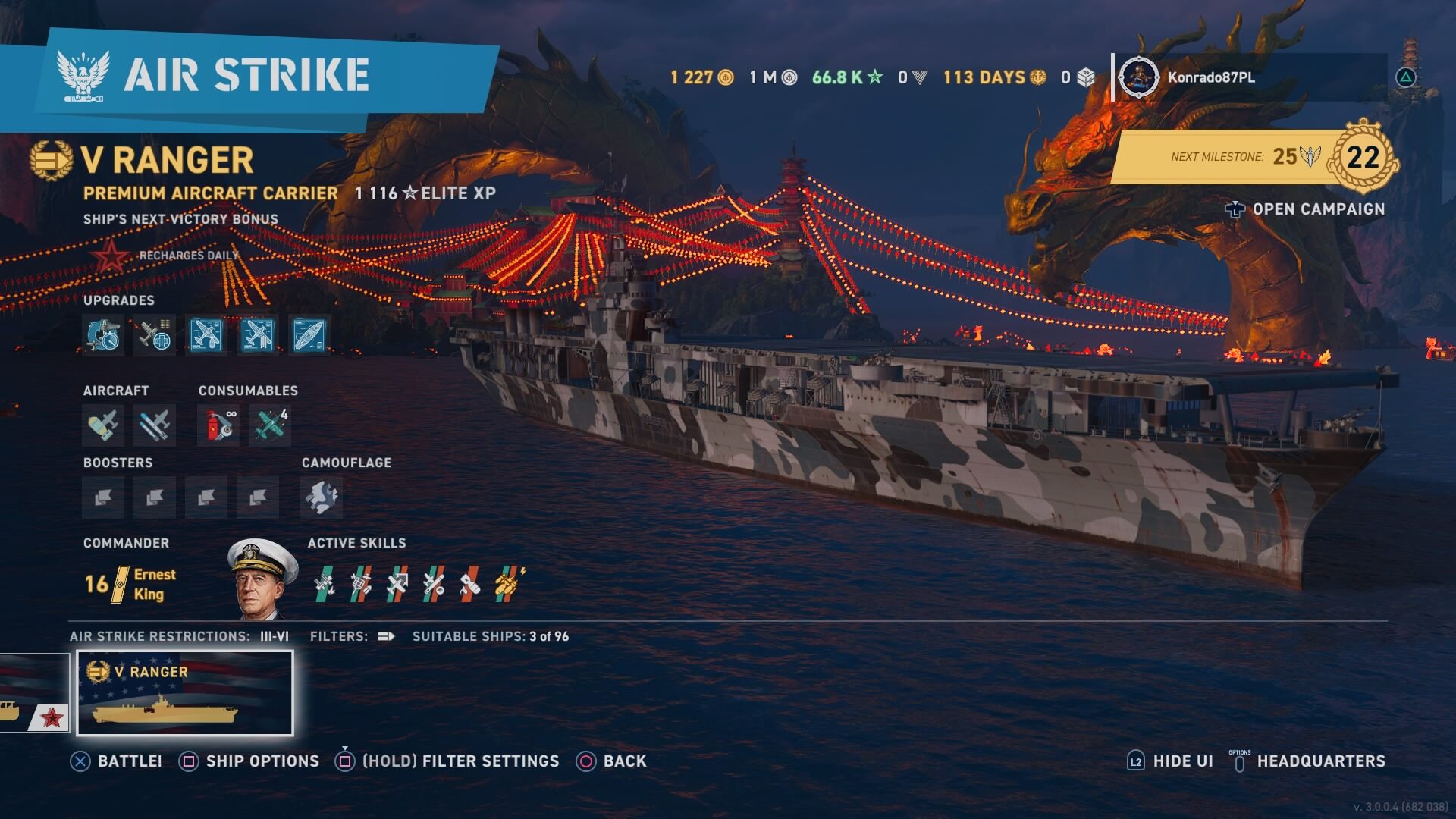The image size is (1456, 819).
Task: Open the Konrado87PL player profile
Action: [x=1210, y=77]
